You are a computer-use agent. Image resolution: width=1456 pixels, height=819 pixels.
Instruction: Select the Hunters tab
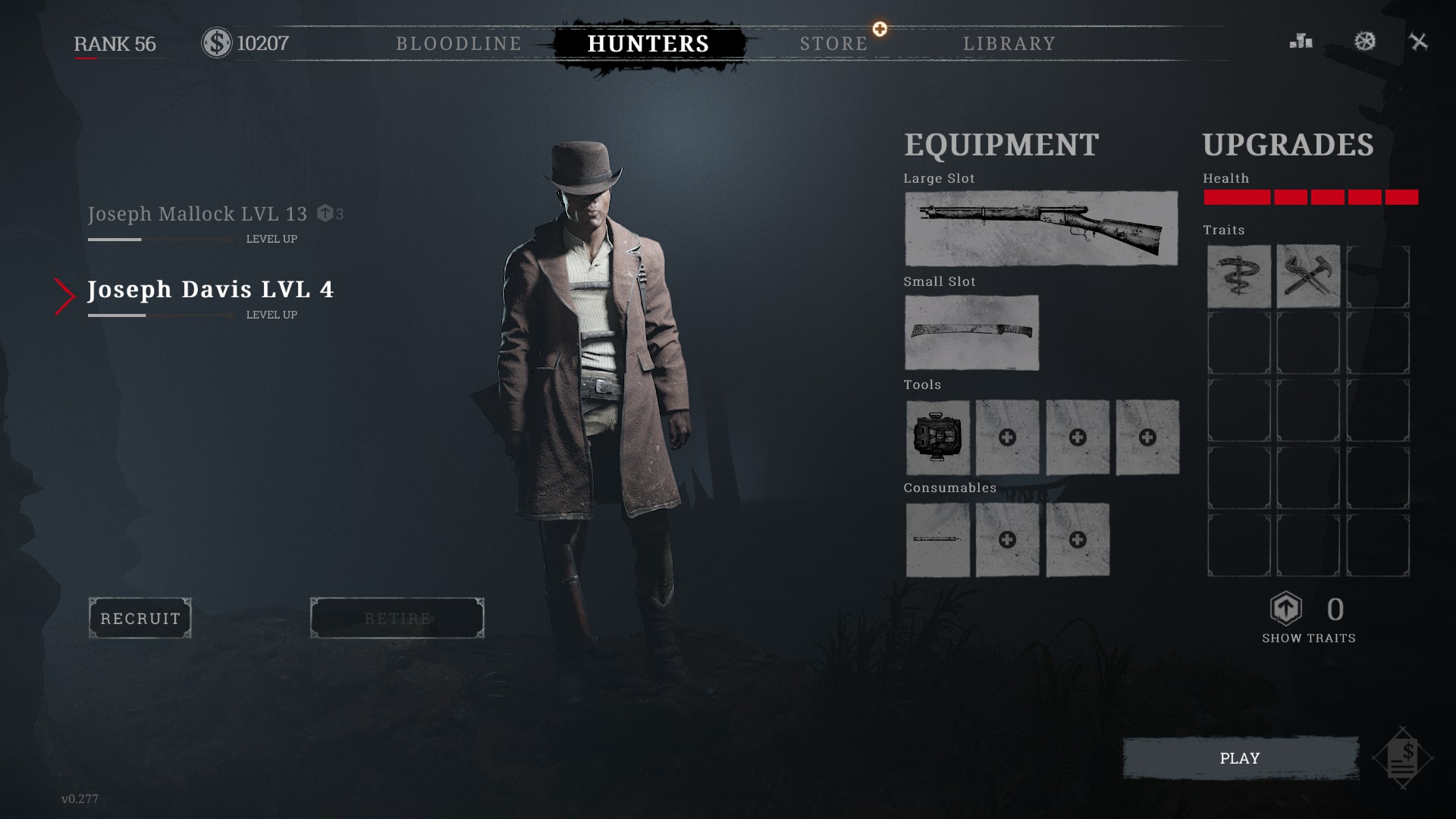tap(648, 44)
